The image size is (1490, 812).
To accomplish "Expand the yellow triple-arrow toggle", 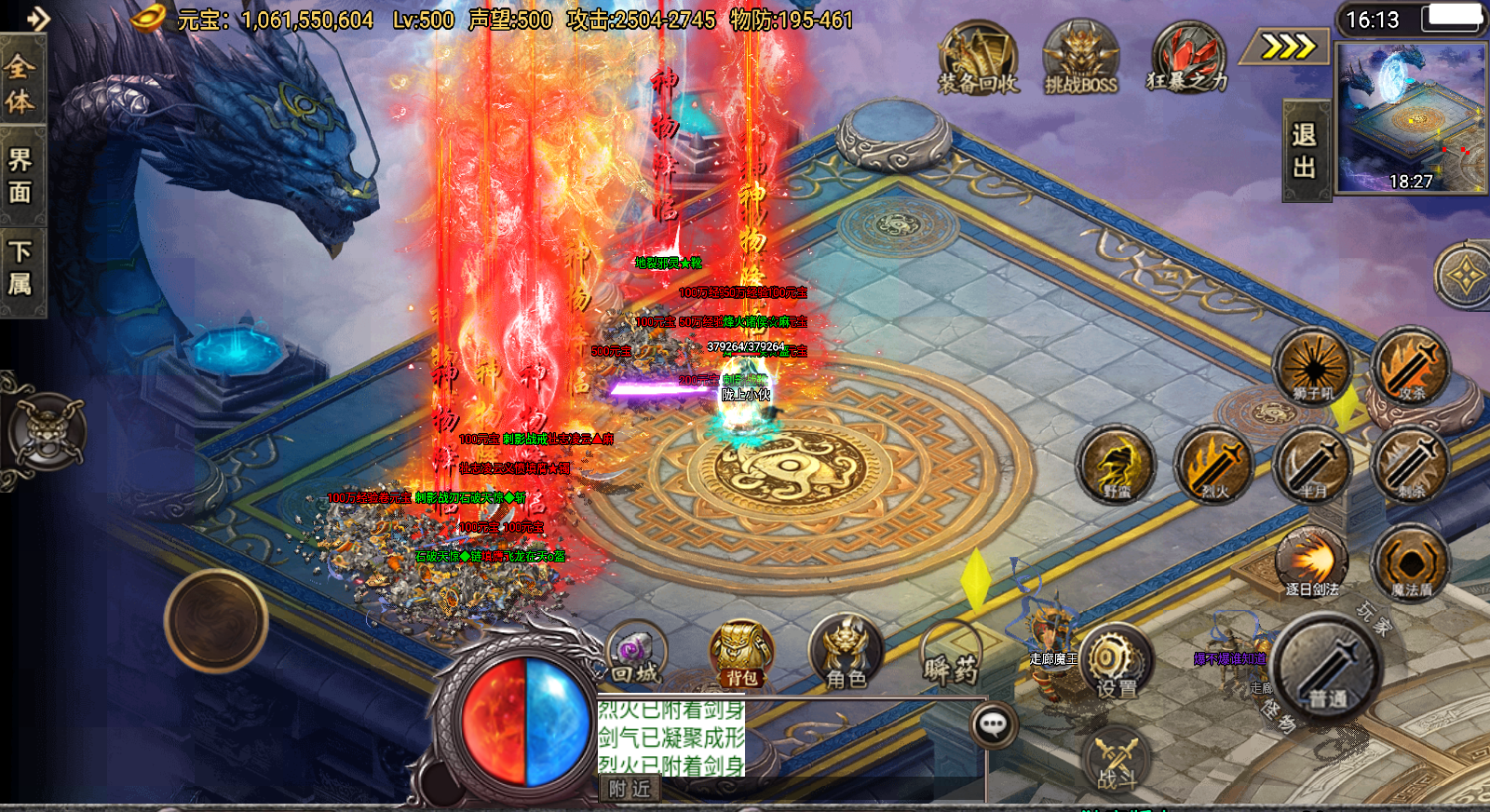I will pyautogui.click(x=1289, y=46).
